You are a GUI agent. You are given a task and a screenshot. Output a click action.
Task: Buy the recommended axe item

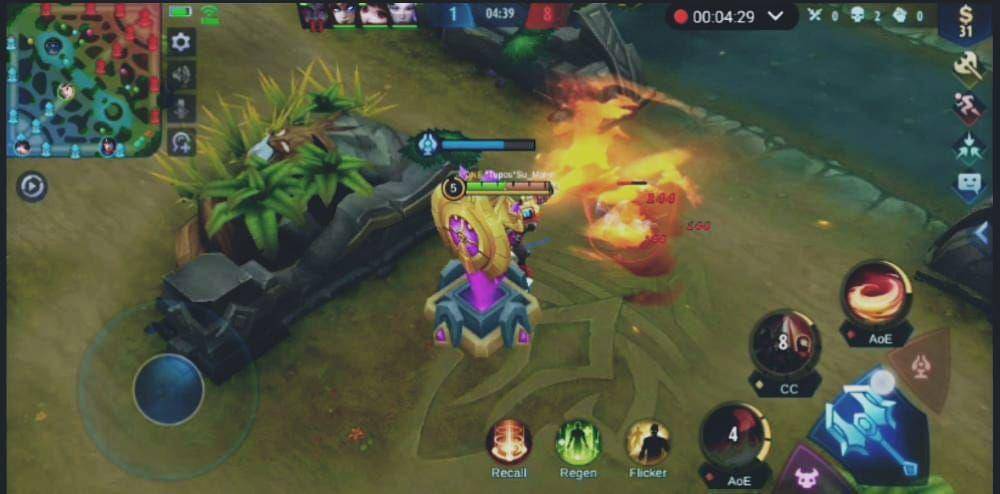pos(967,67)
